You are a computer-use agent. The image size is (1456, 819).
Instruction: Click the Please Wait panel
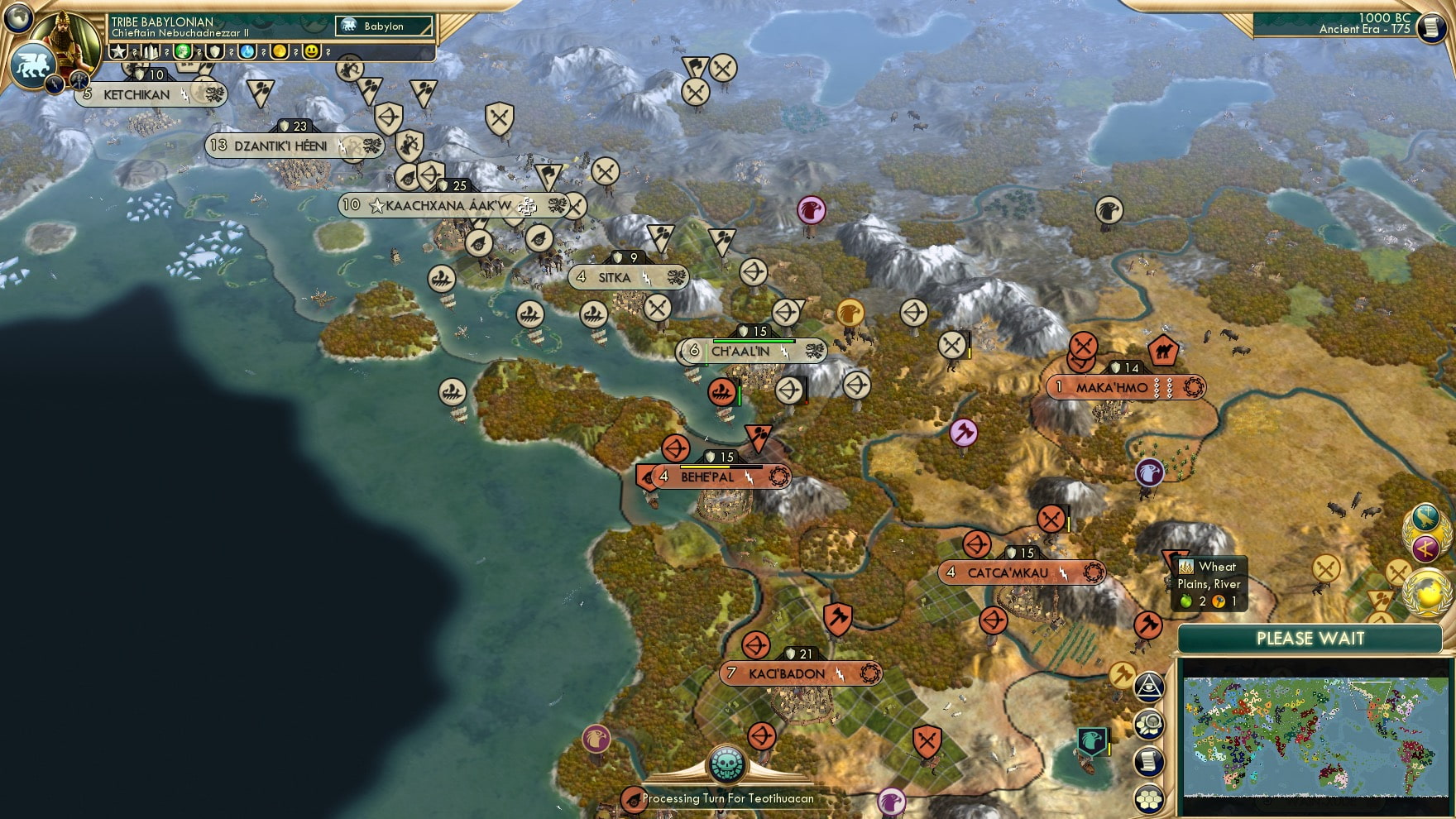[x=1311, y=639]
